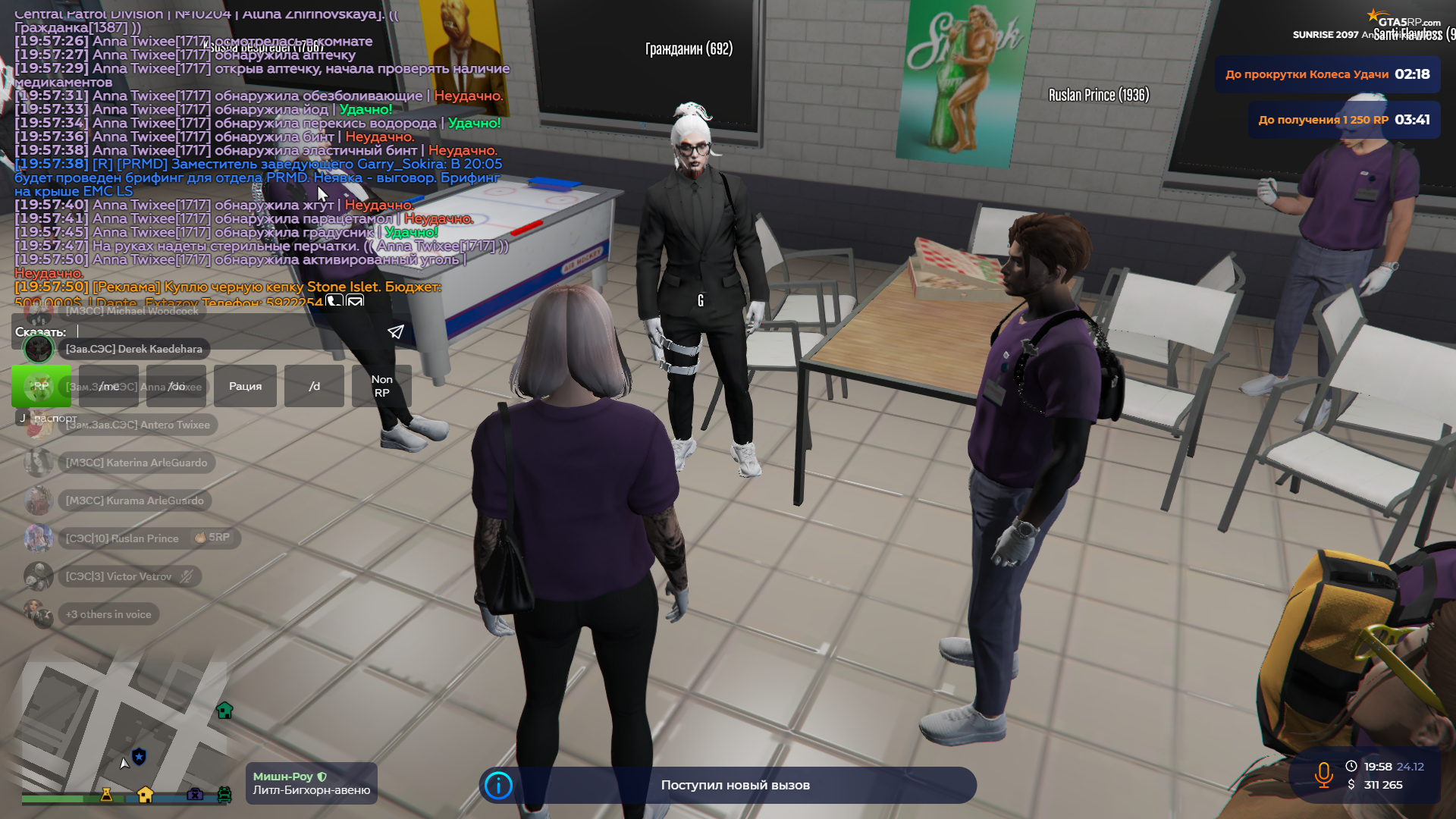Click the clock icon beside 19:58
This screenshot has height=819, width=1456.
tap(1352, 766)
